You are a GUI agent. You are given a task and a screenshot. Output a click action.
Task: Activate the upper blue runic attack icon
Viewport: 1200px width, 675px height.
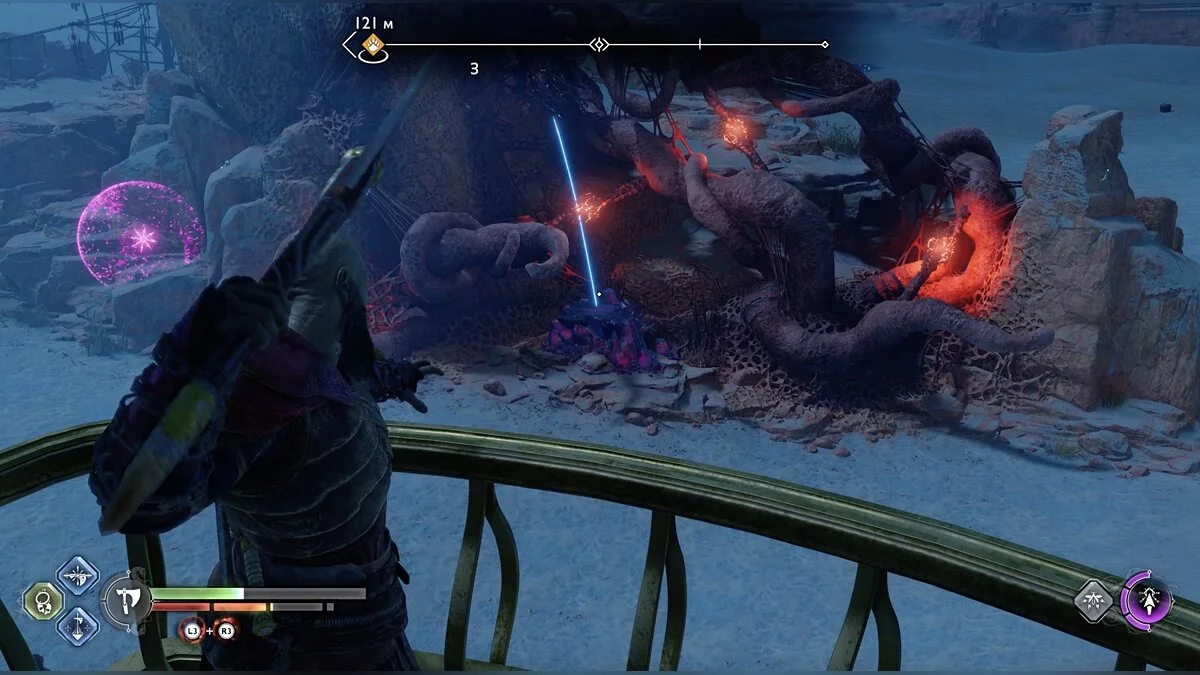(77, 575)
